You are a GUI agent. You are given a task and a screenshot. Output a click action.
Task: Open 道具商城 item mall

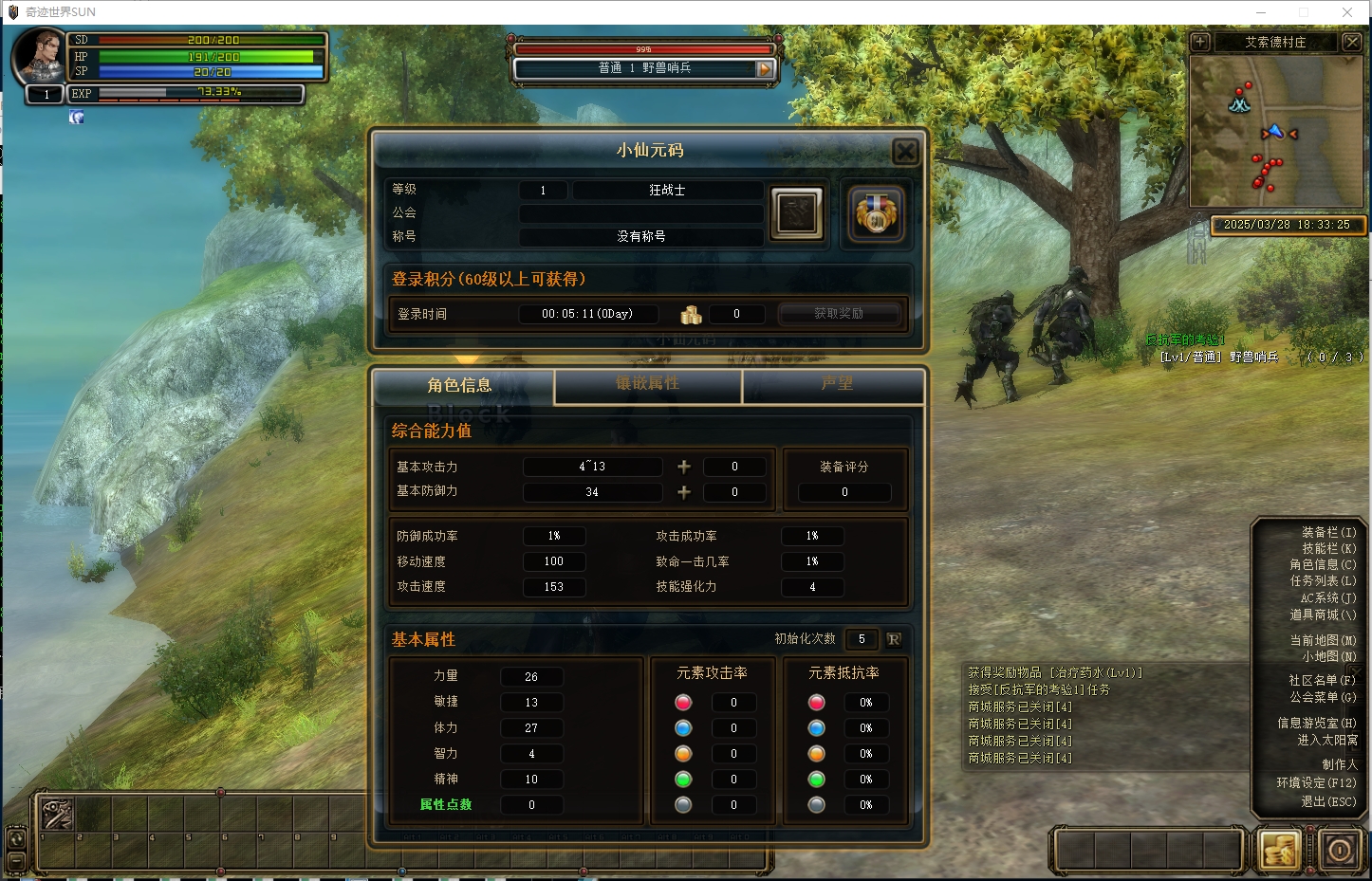coord(1323,615)
